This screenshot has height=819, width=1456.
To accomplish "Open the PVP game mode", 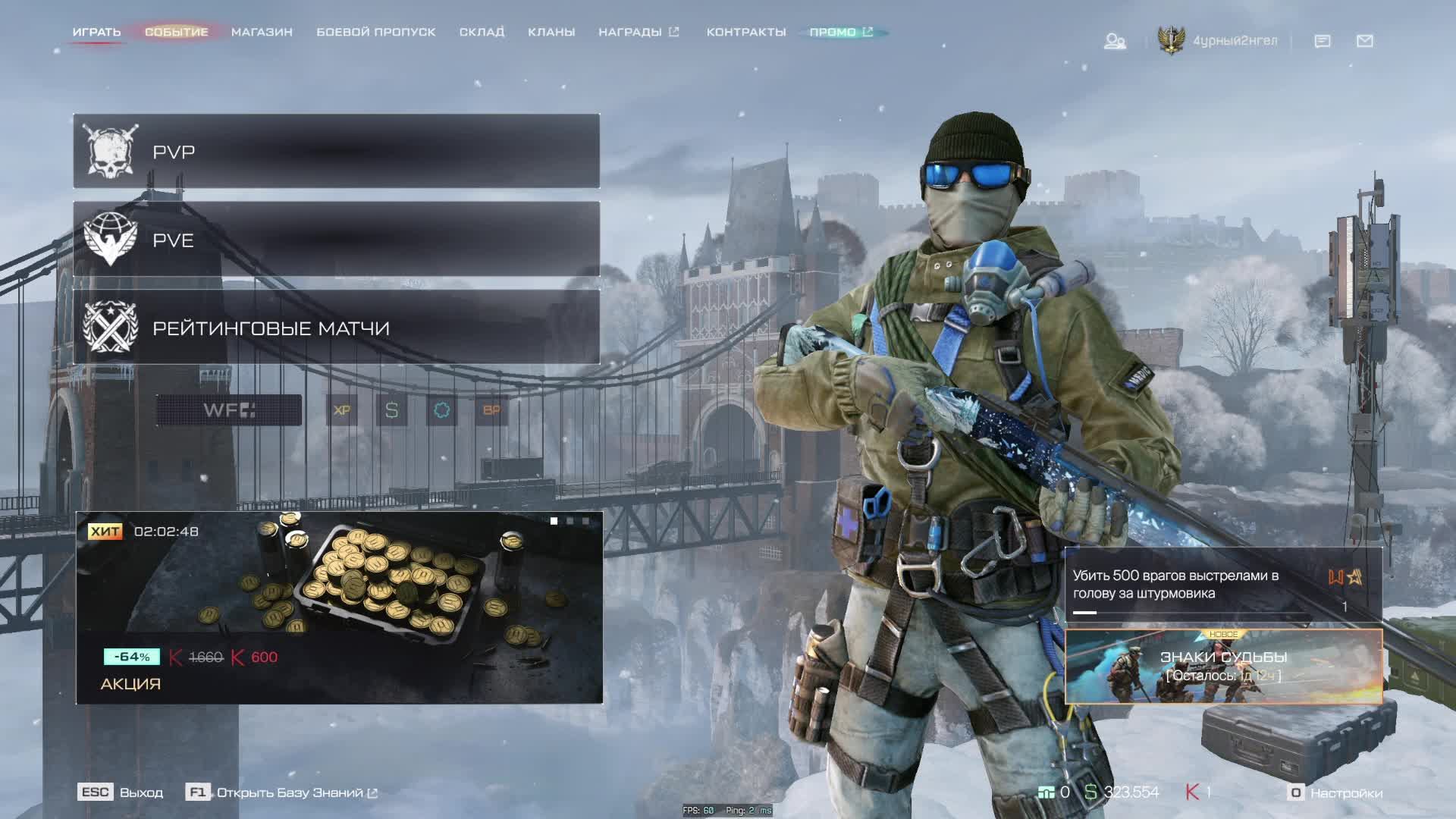I will 336,152.
